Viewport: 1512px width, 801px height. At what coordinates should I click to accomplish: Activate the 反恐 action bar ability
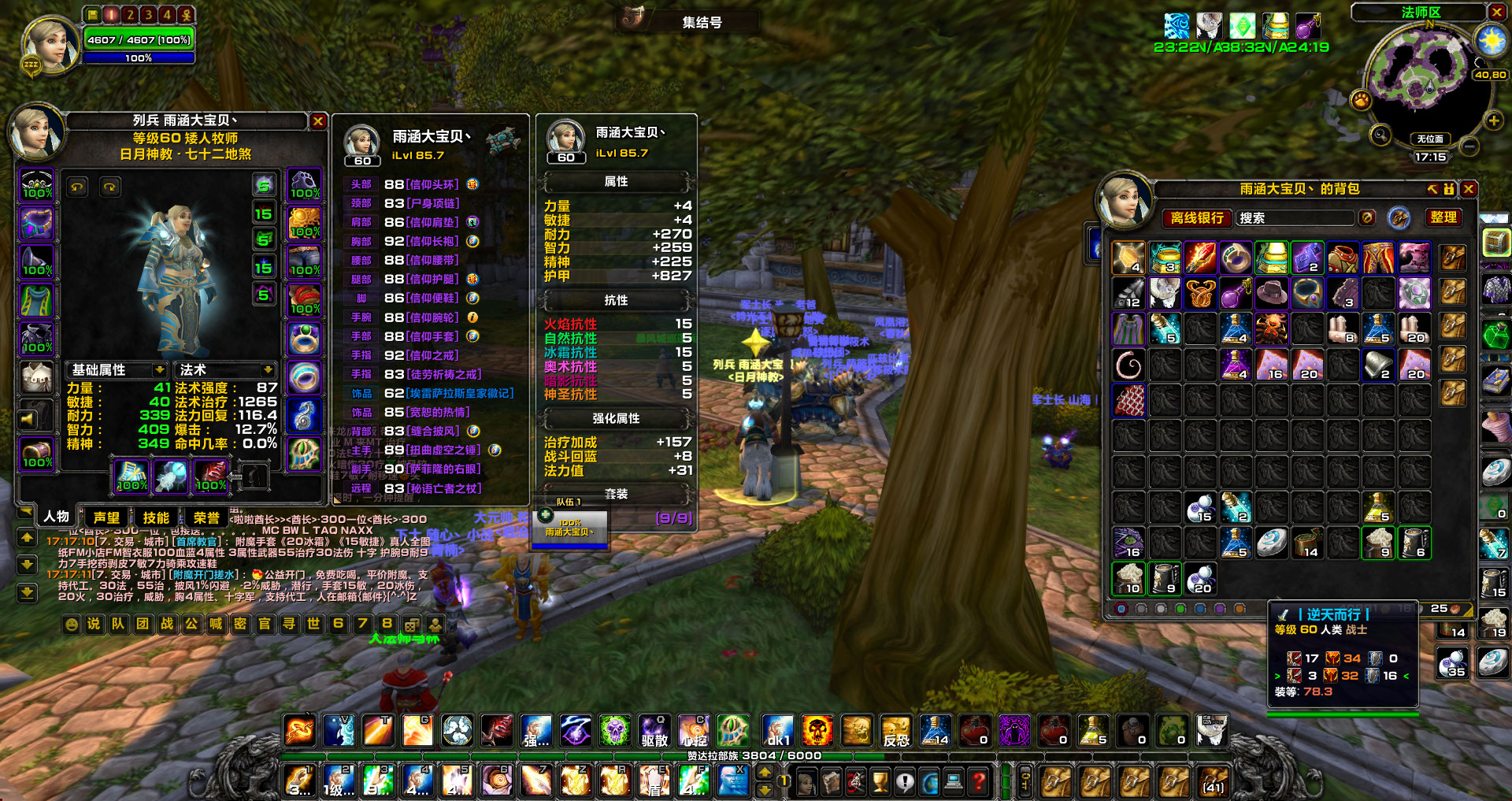pos(896,731)
